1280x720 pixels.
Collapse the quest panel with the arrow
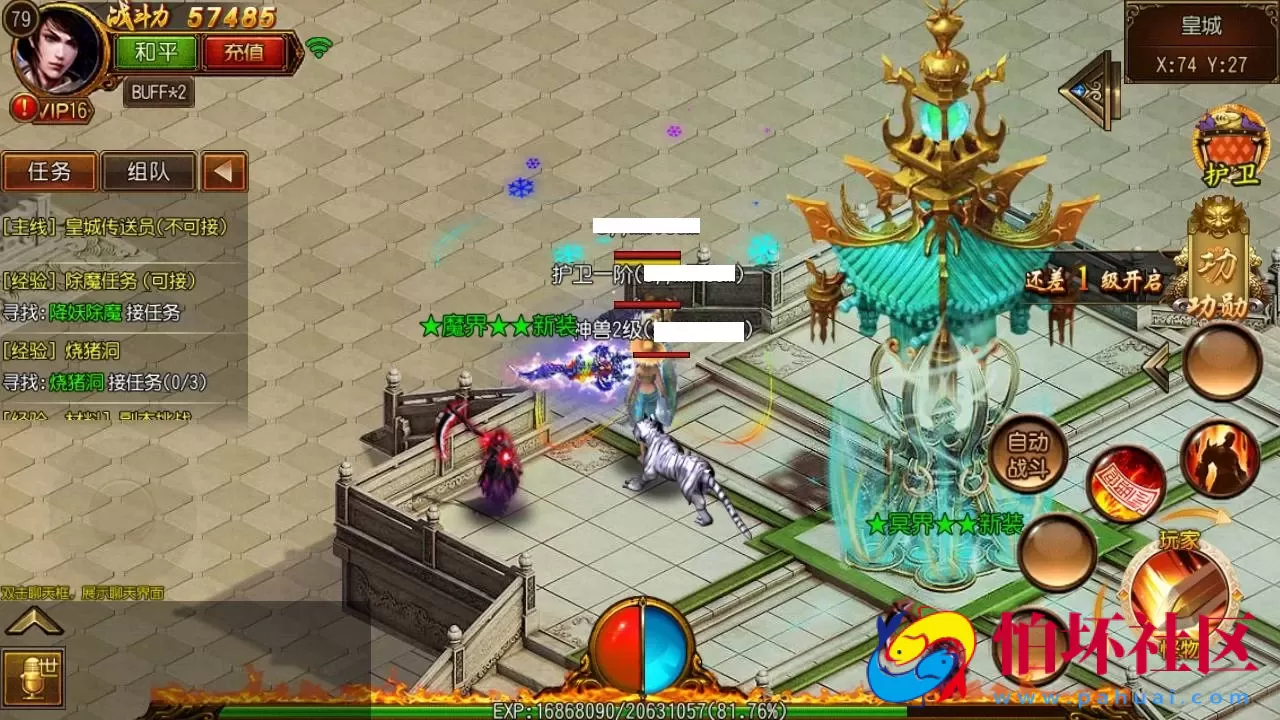tap(224, 172)
